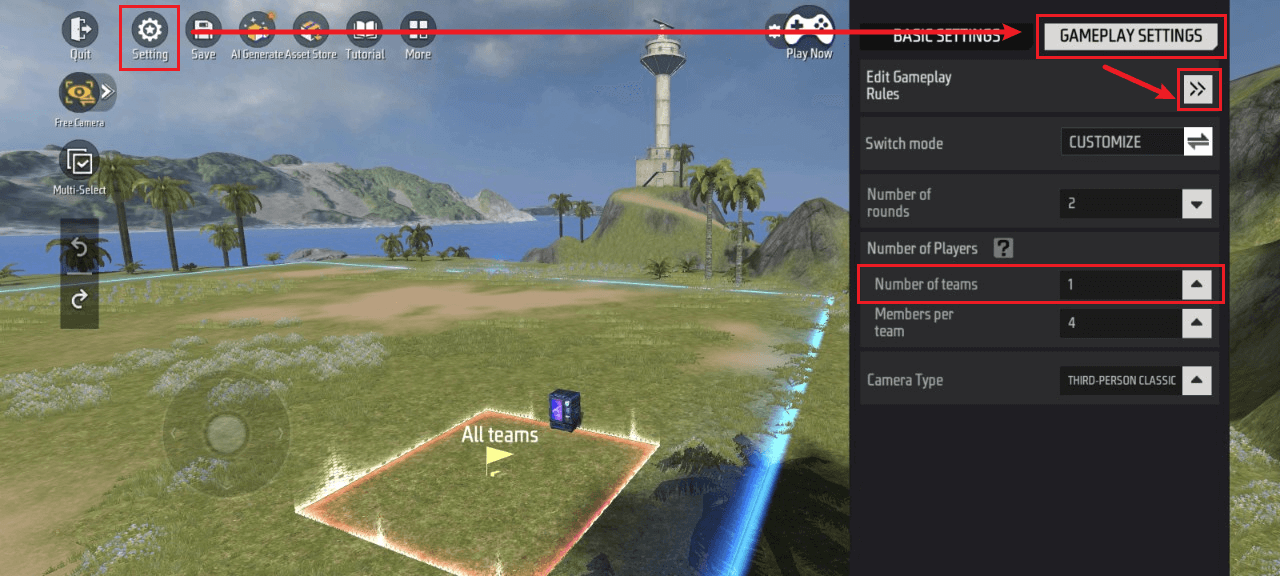Undo the last edit
The height and width of the screenshot is (576, 1280).
point(80,248)
